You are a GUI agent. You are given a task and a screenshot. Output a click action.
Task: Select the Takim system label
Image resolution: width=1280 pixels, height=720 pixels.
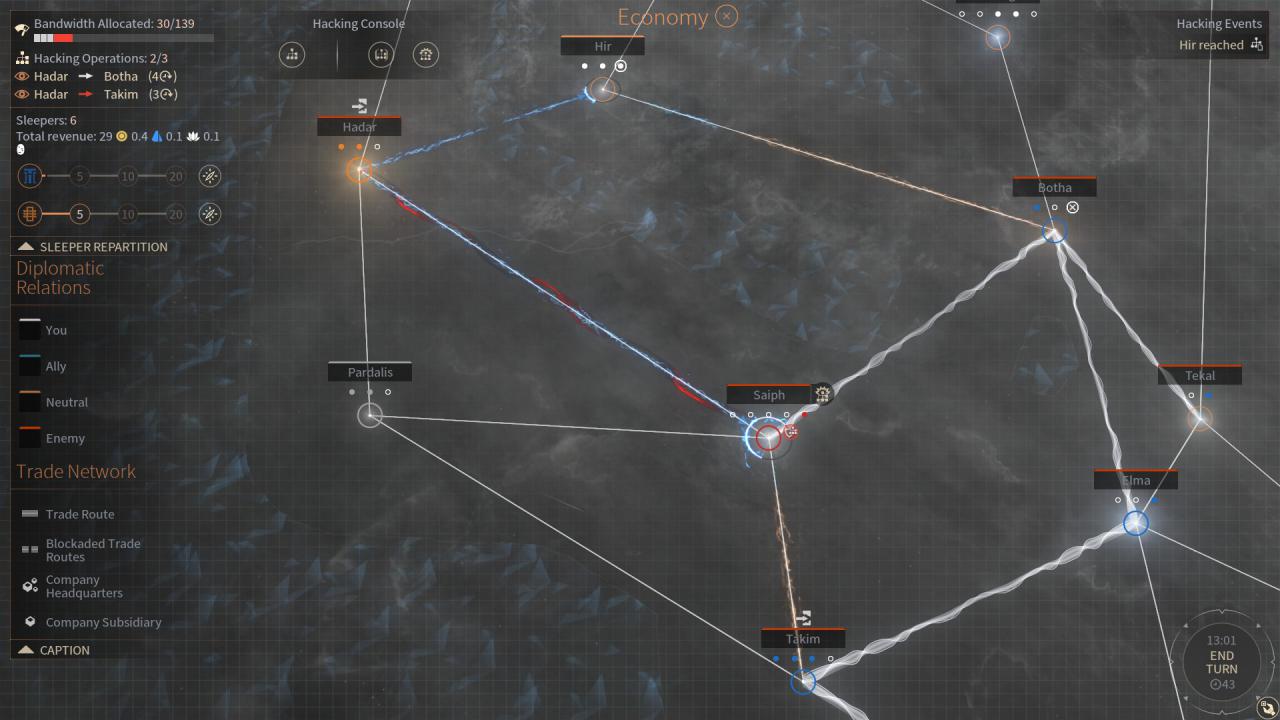pos(802,639)
